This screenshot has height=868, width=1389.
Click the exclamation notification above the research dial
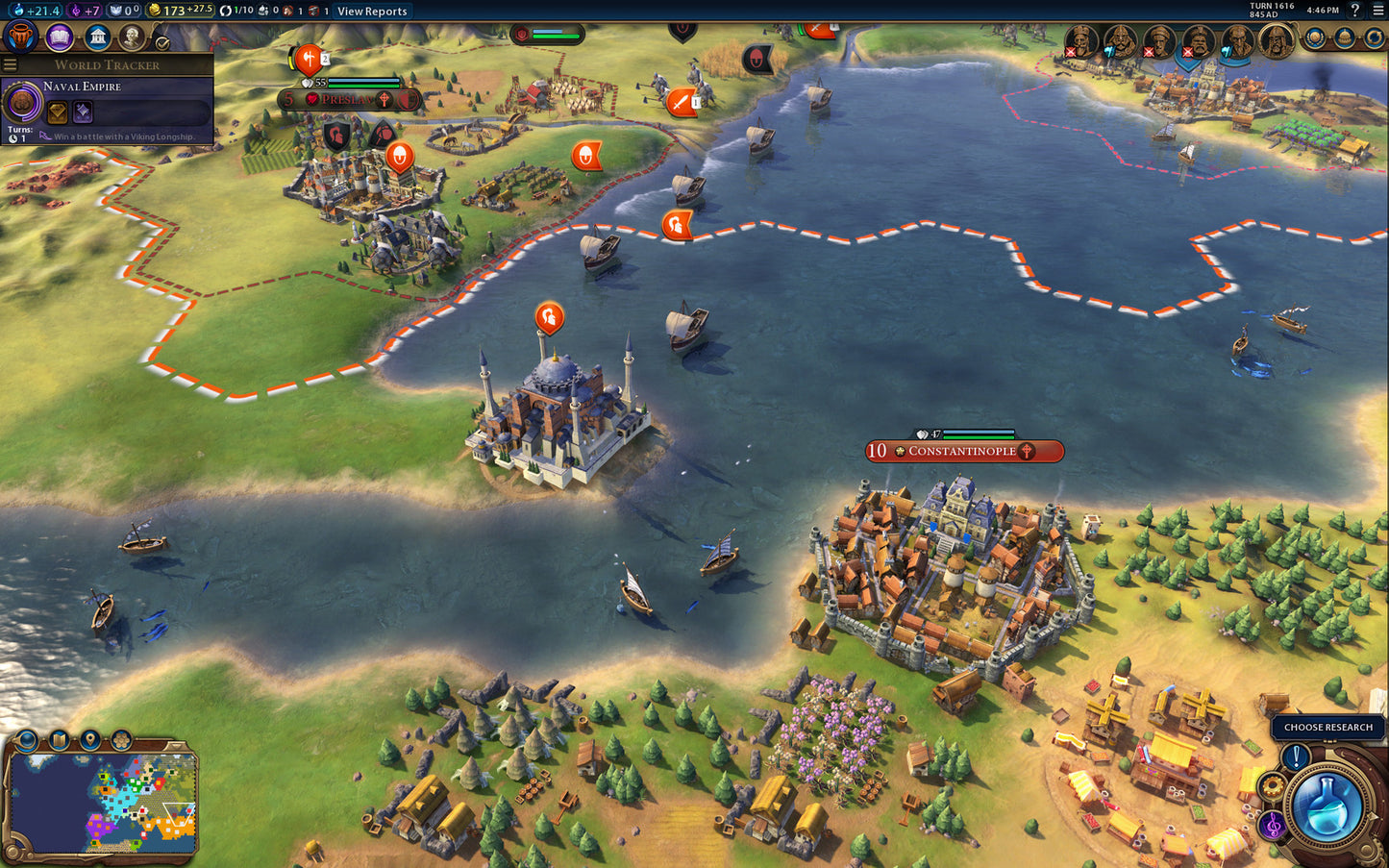coord(1295,756)
